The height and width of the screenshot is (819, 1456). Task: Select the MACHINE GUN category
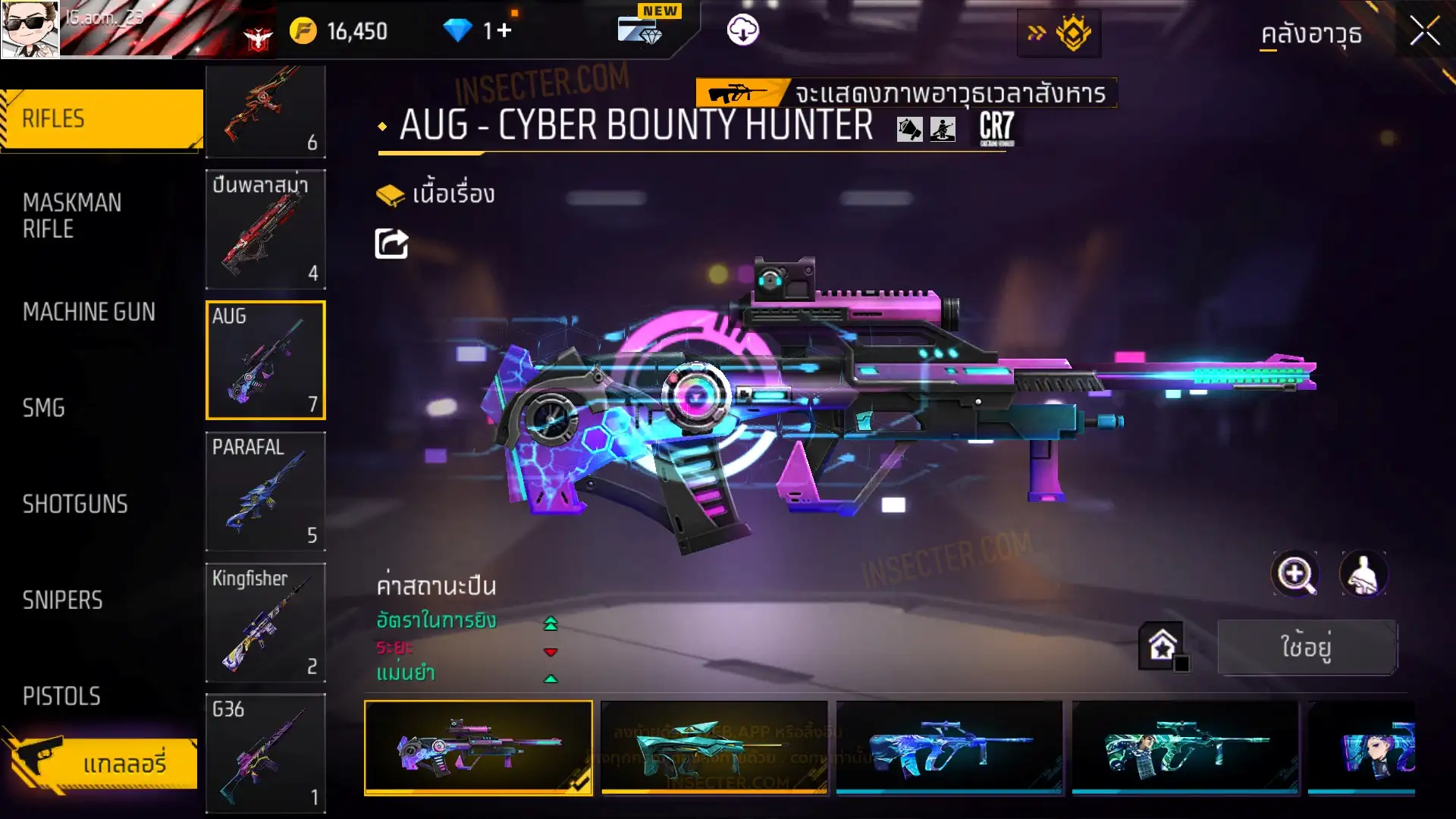tap(89, 312)
